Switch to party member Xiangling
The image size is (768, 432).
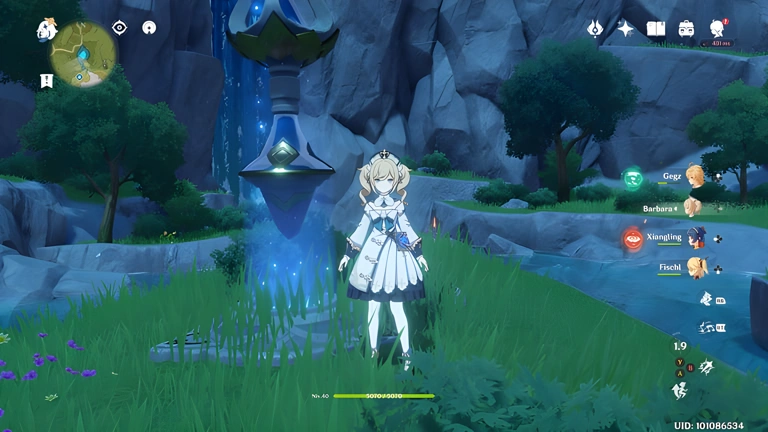coord(694,238)
